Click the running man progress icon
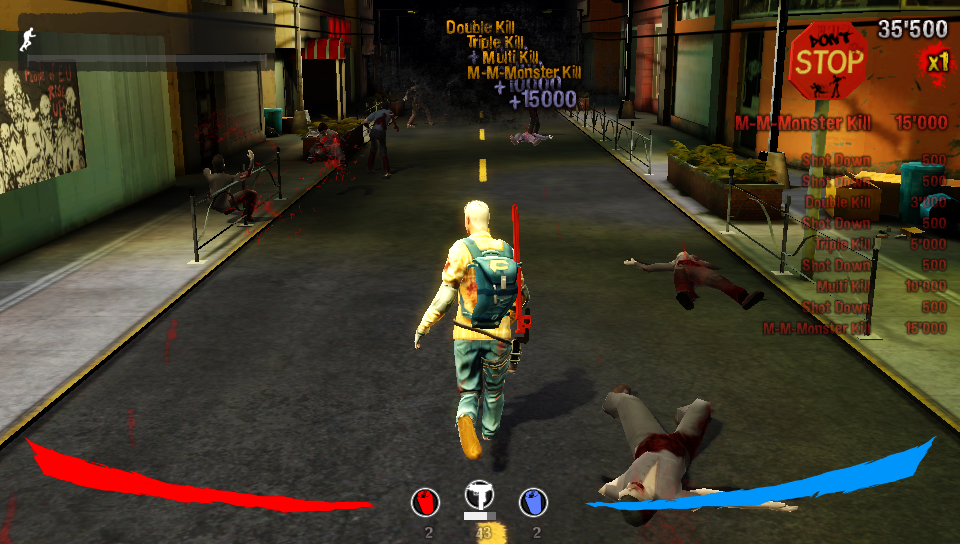Screen dimensions: 960x544 pos(27,41)
